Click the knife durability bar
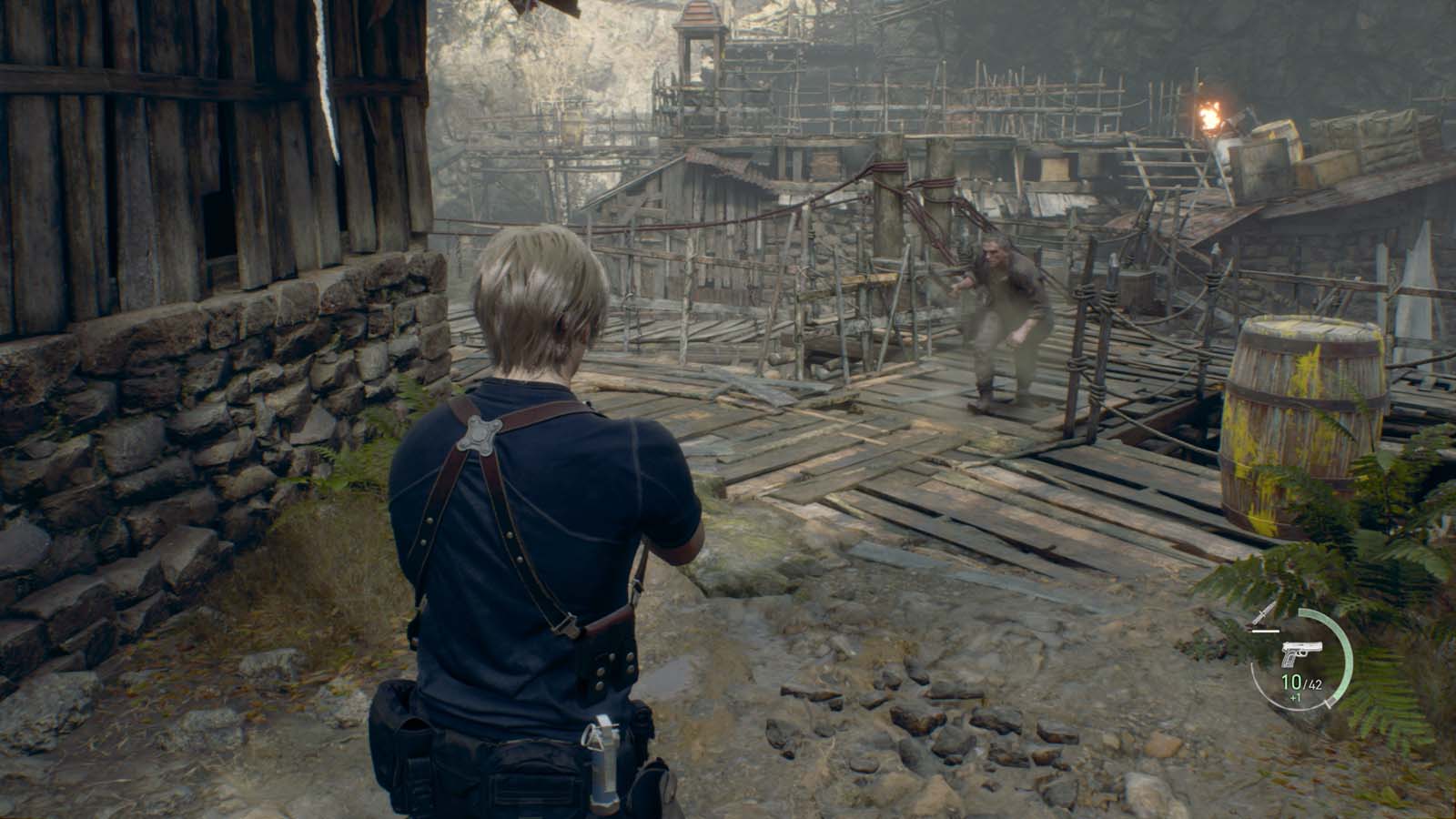 (1266, 631)
